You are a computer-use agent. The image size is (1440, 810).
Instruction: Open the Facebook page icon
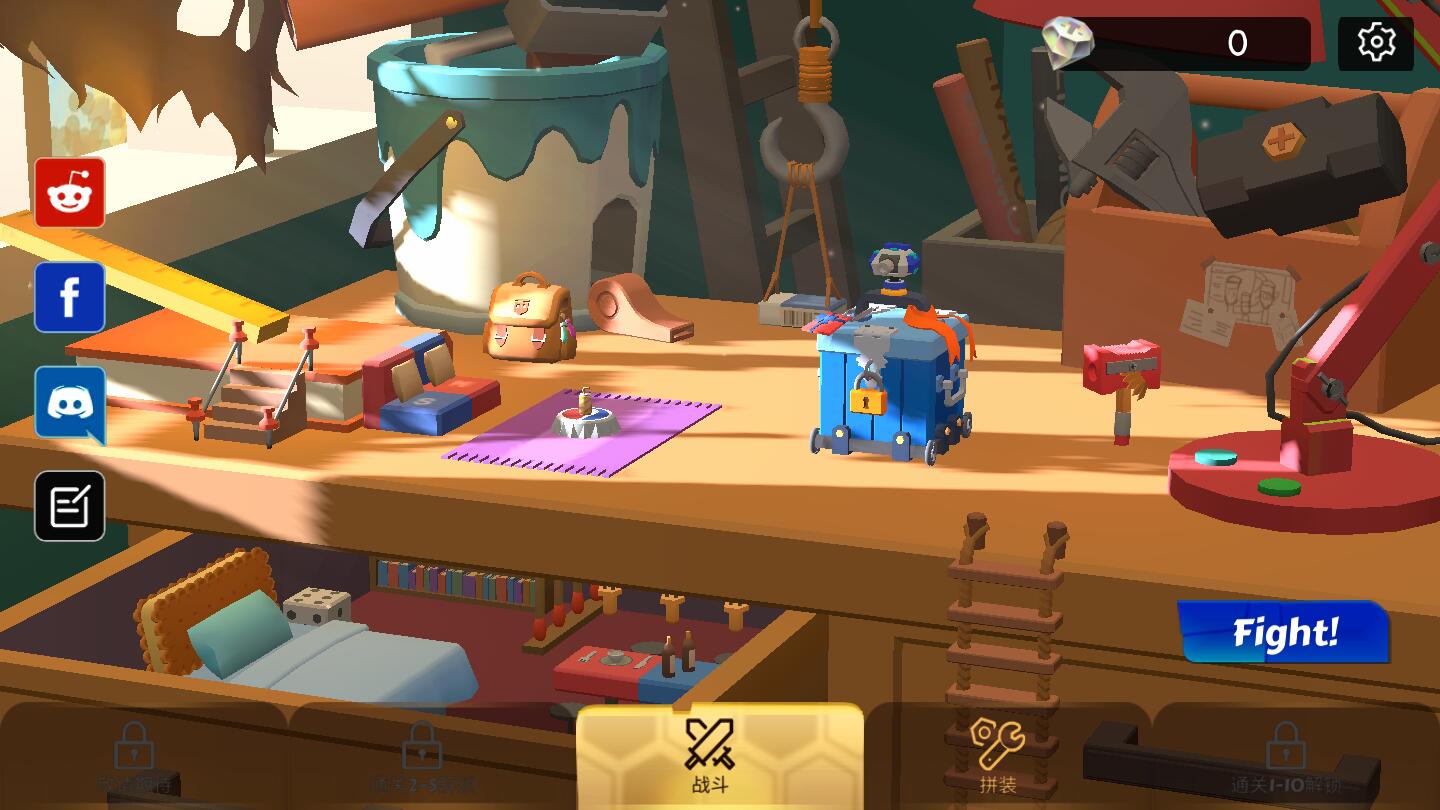click(69, 298)
